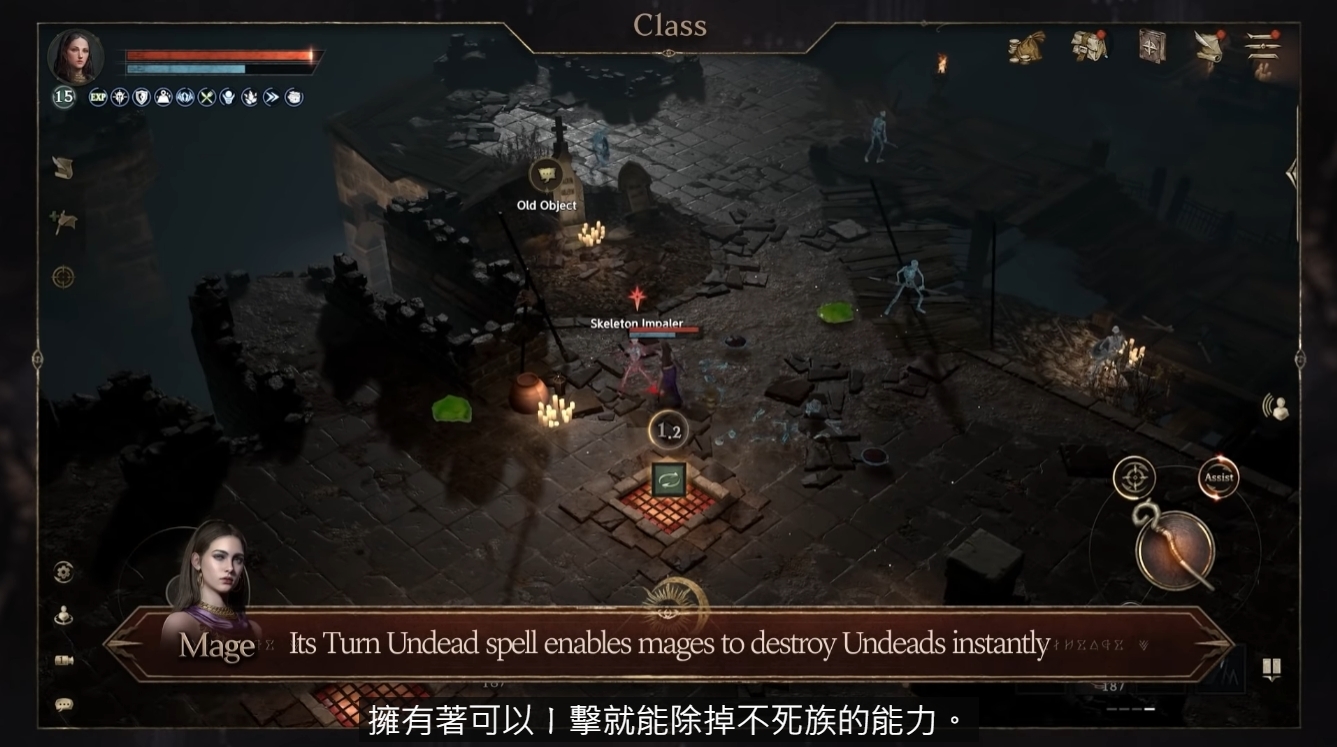Click the mage character portrait
1337x747 pixels.
(x=75, y=57)
